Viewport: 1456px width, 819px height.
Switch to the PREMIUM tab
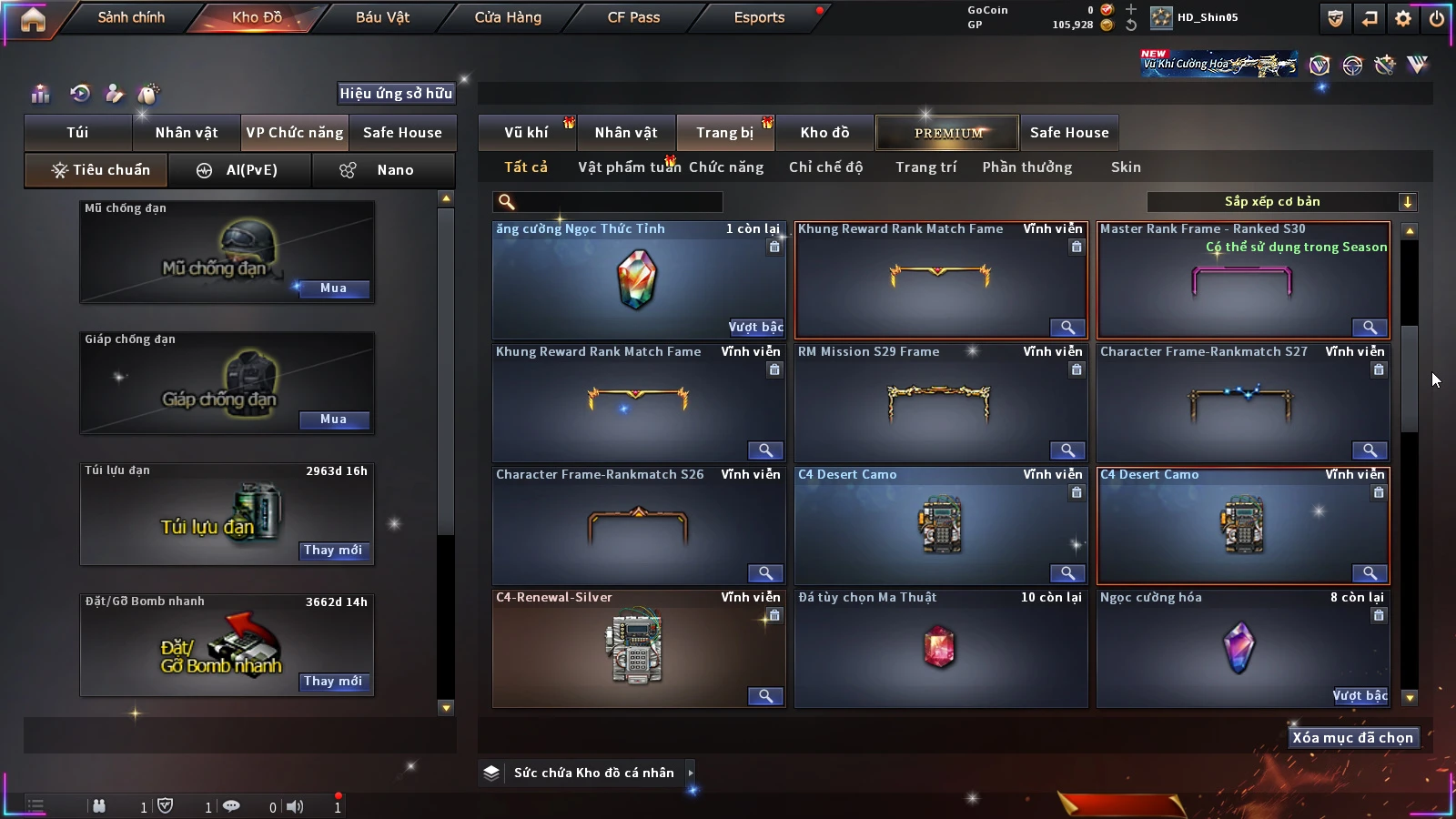(948, 133)
